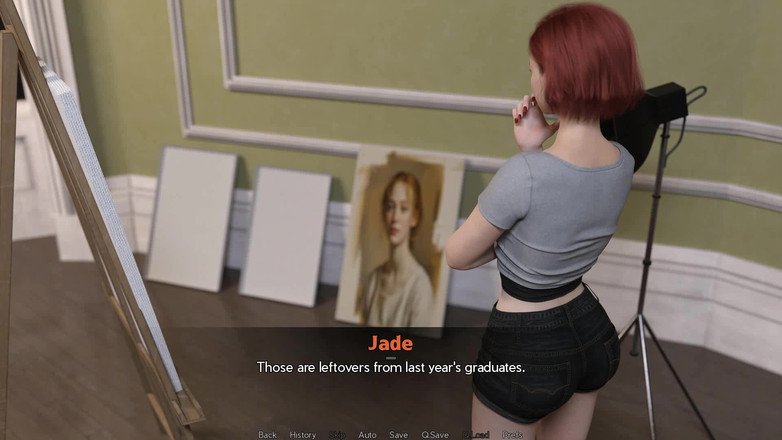The height and width of the screenshot is (440, 782).
Task: Open the Save game screen
Action: [x=398, y=435]
